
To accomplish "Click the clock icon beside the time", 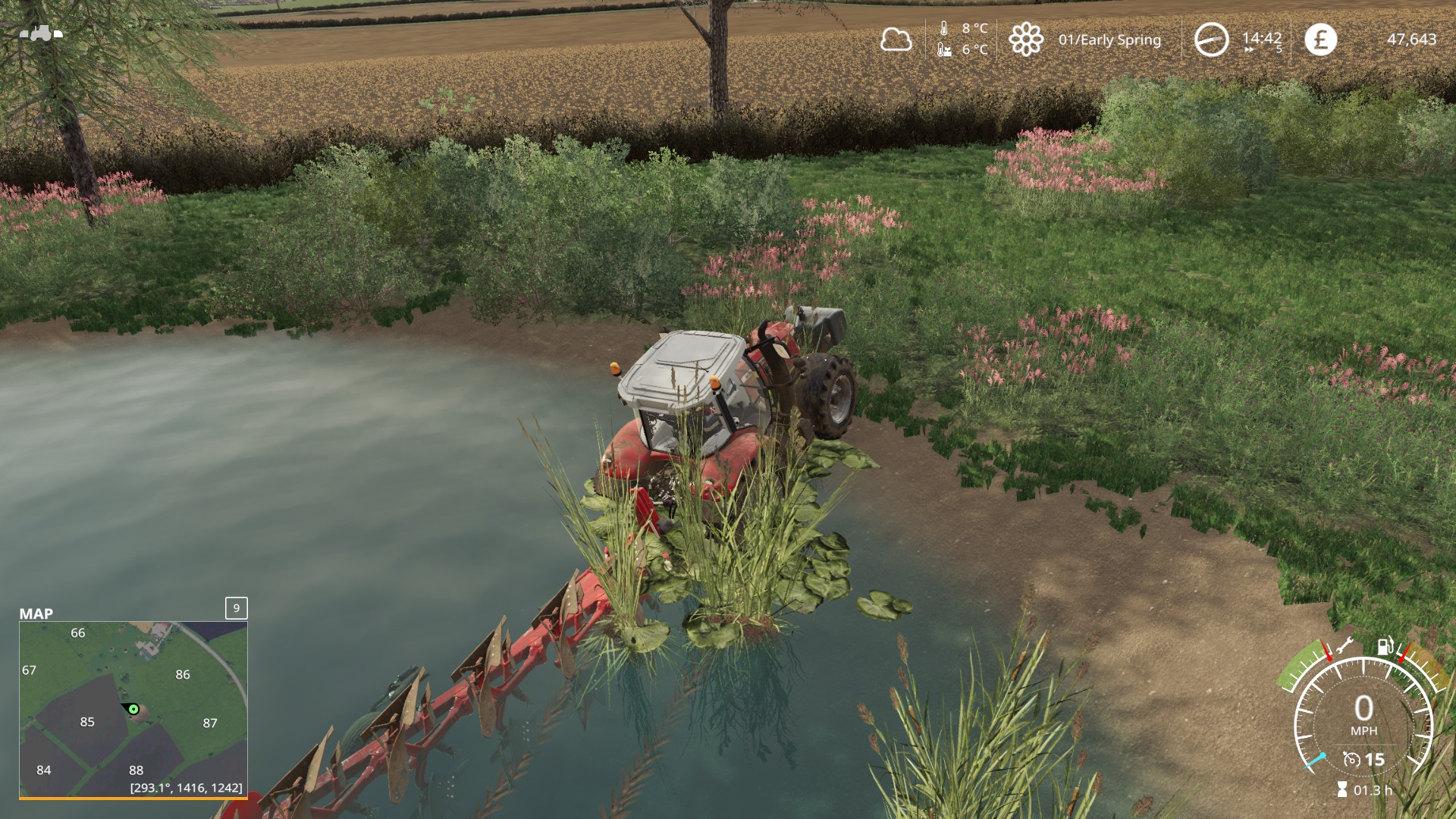I will click(x=1211, y=39).
